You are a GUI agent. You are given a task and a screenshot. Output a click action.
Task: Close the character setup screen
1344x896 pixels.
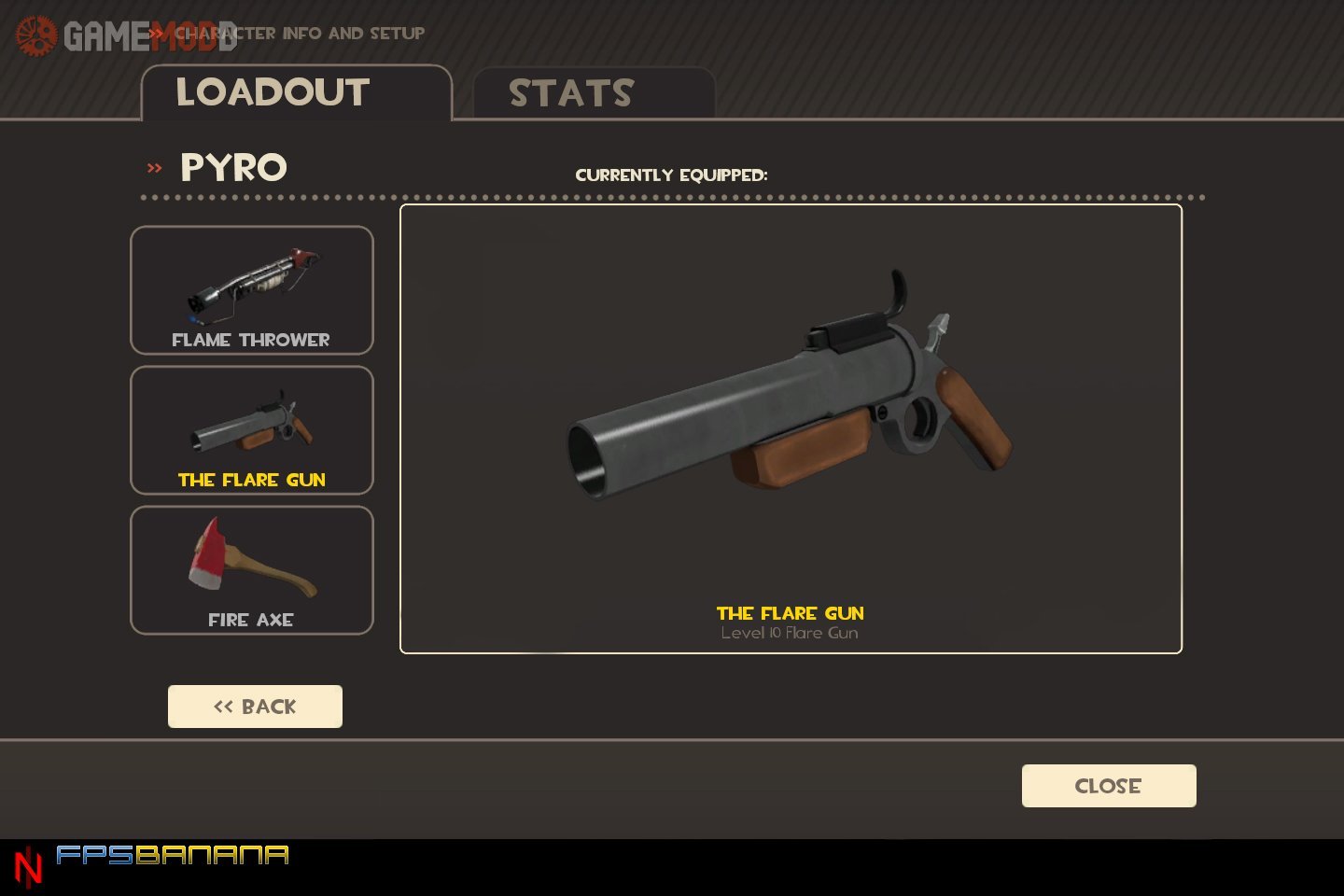click(x=1109, y=786)
